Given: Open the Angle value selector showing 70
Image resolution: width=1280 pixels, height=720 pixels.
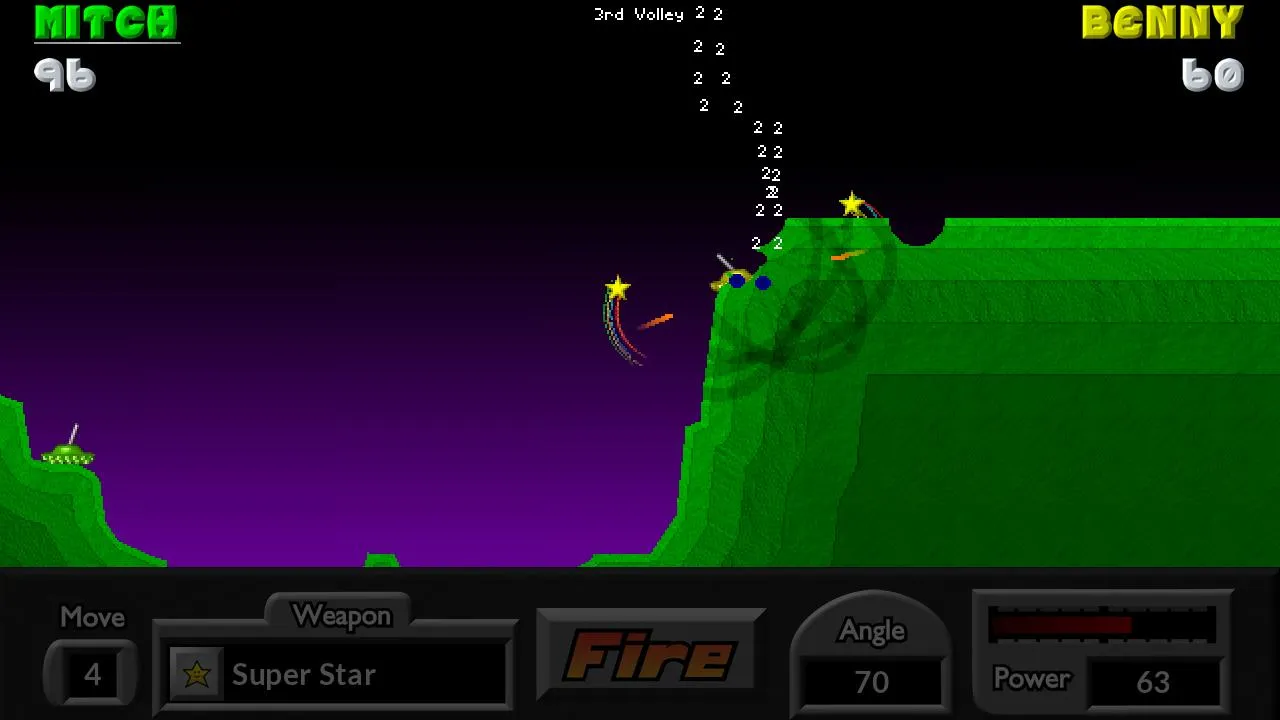Looking at the screenshot, I should (x=871, y=681).
